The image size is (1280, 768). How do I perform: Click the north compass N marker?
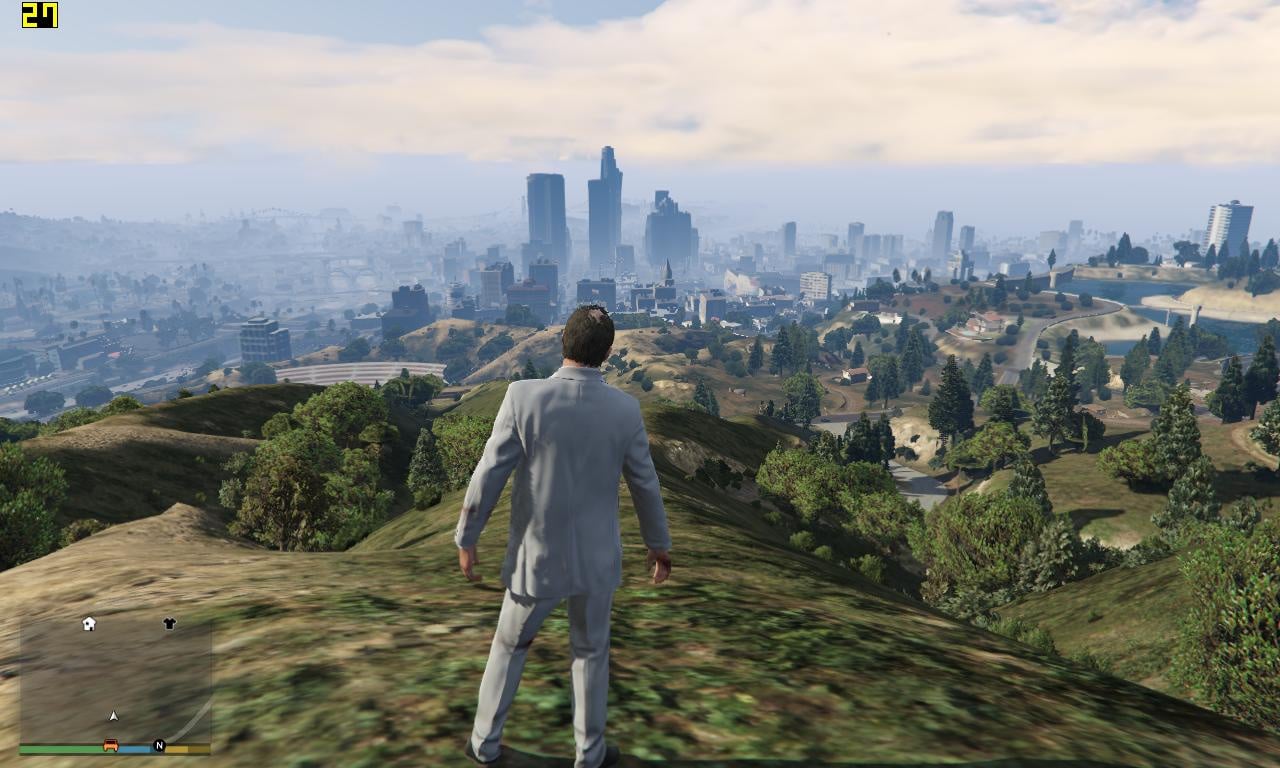[159, 746]
